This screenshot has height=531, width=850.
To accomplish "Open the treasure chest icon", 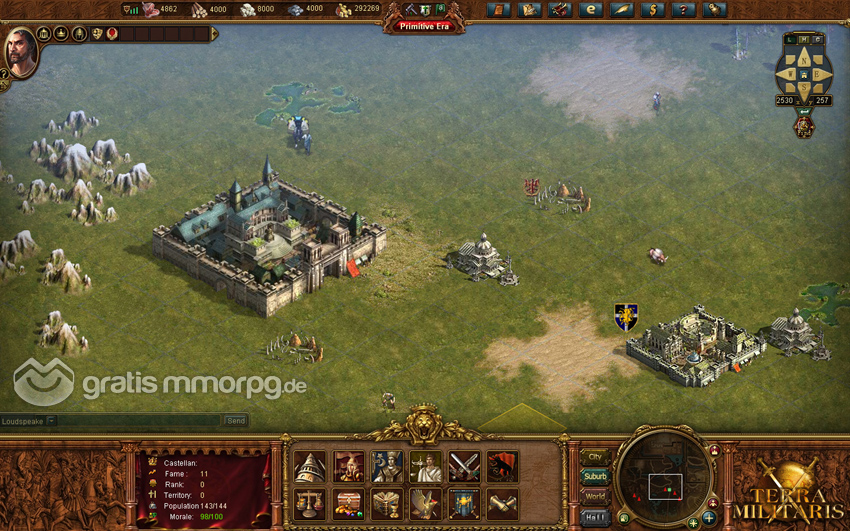I will (348, 503).
